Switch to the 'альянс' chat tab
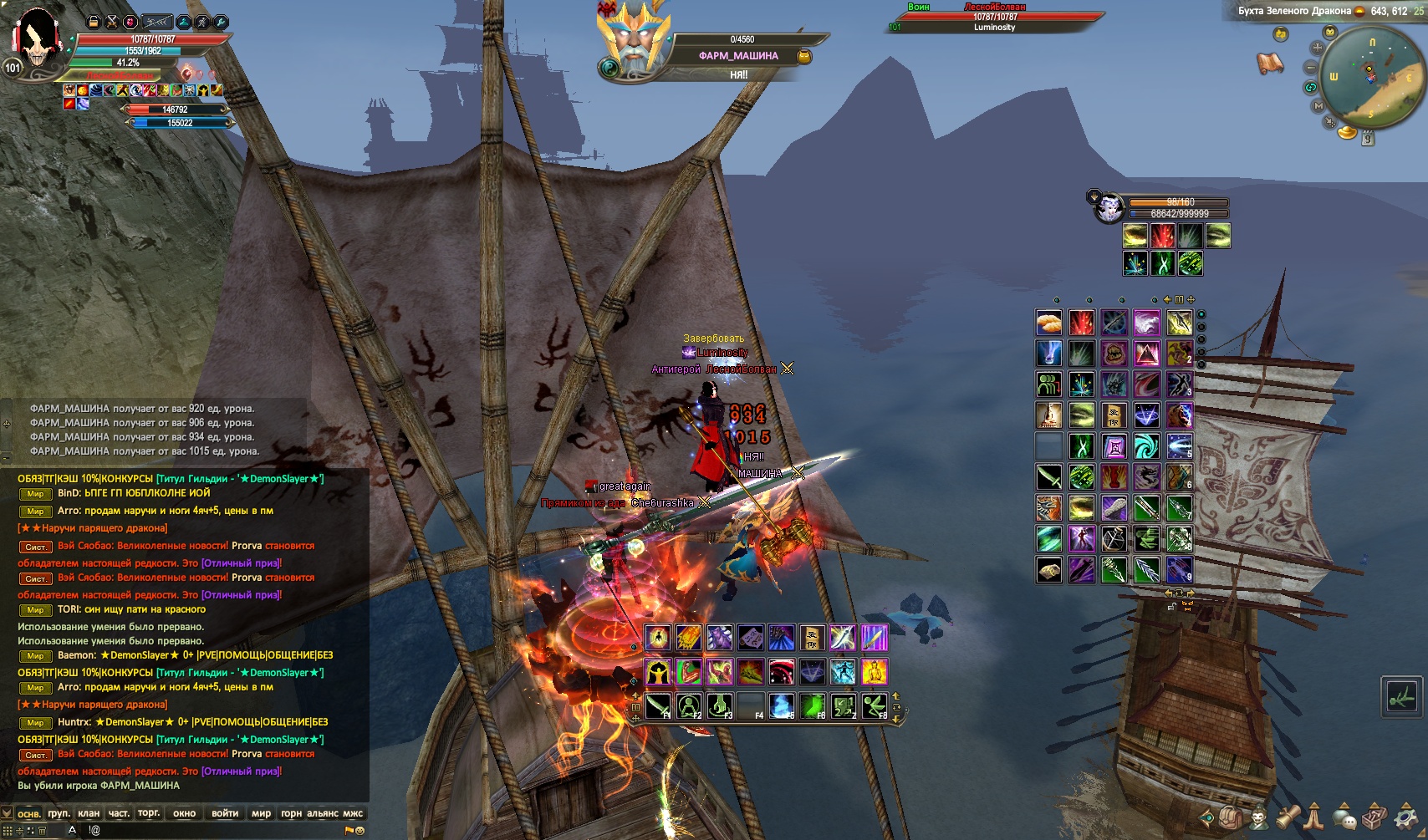Screen dimensions: 1428x840 click(x=323, y=813)
